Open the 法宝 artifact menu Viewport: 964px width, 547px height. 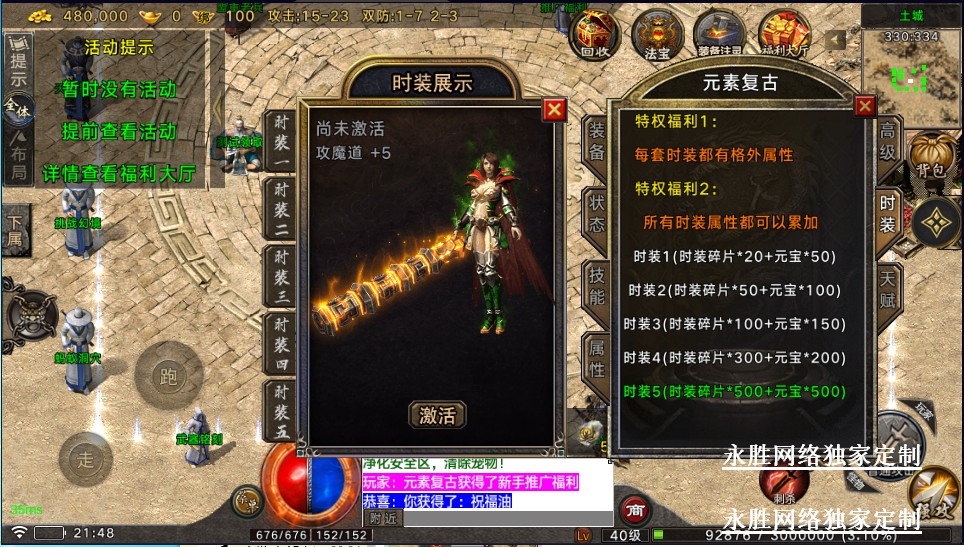pos(657,34)
